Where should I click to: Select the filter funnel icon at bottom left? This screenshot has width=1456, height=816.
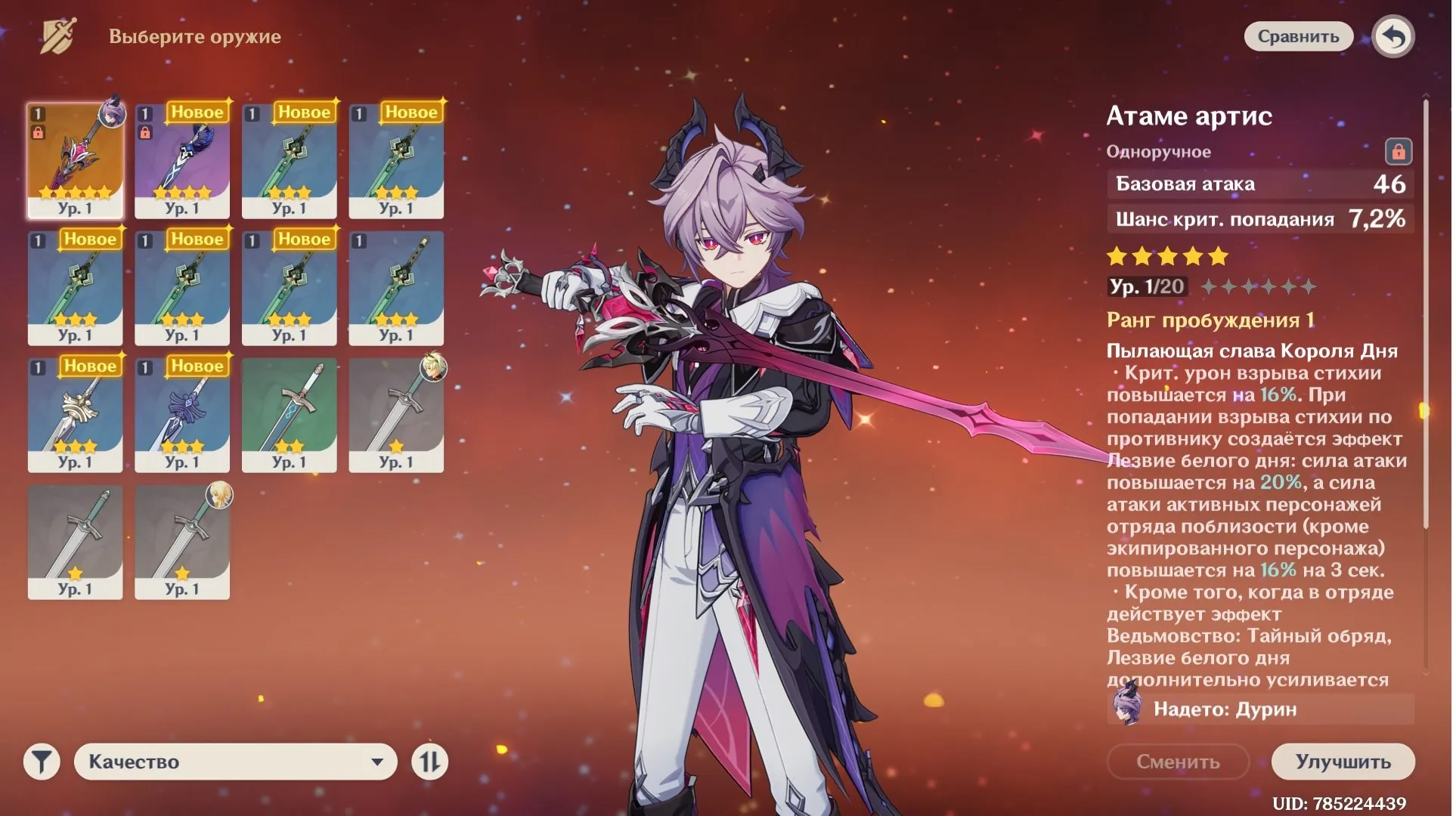pos(42,762)
